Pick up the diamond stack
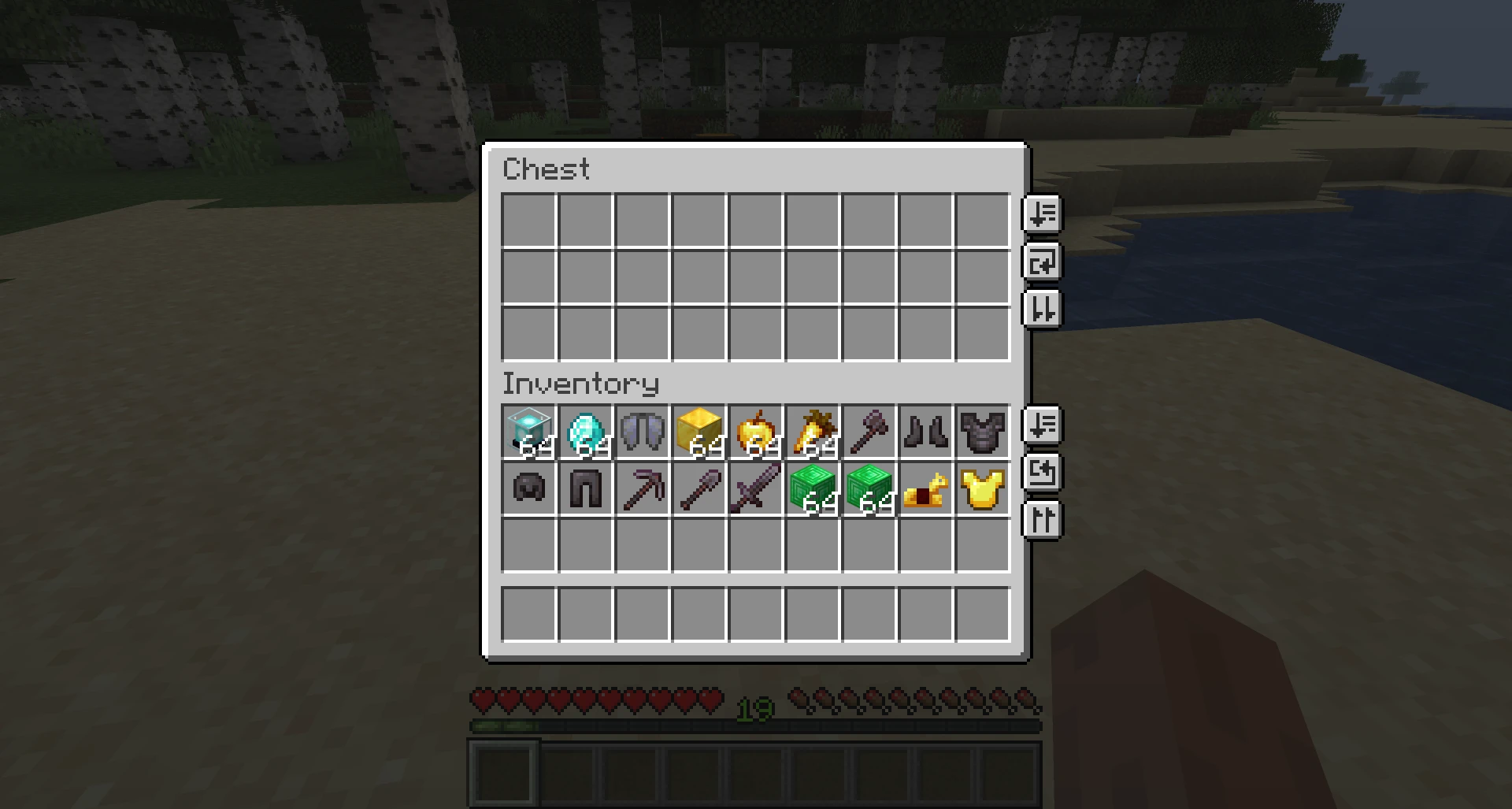The height and width of the screenshot is (809, 1512). pyautogui.click(x=586, y=429)
